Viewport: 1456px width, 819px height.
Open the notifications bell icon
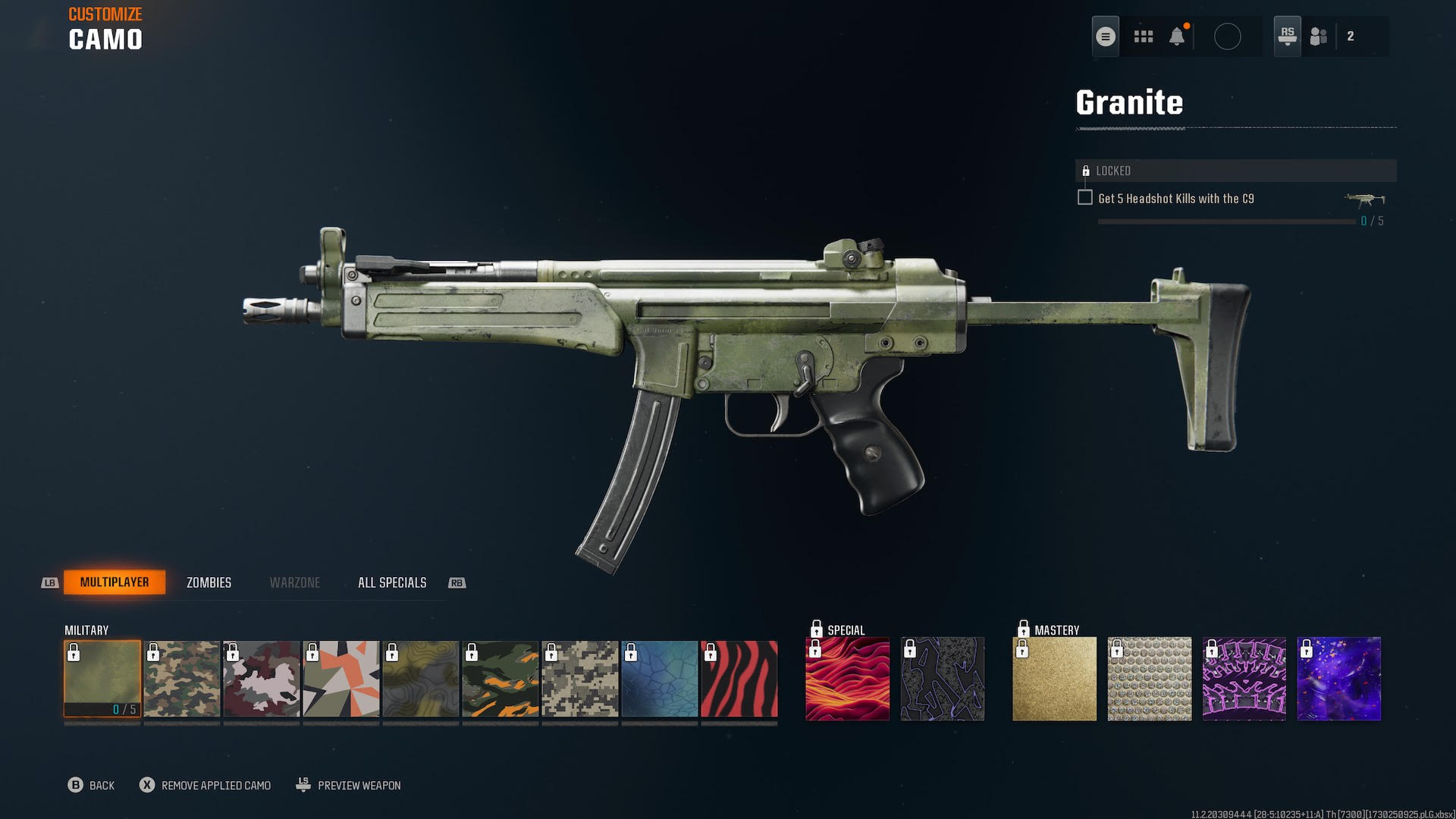pyautogui.click(x=1178, y=36)
